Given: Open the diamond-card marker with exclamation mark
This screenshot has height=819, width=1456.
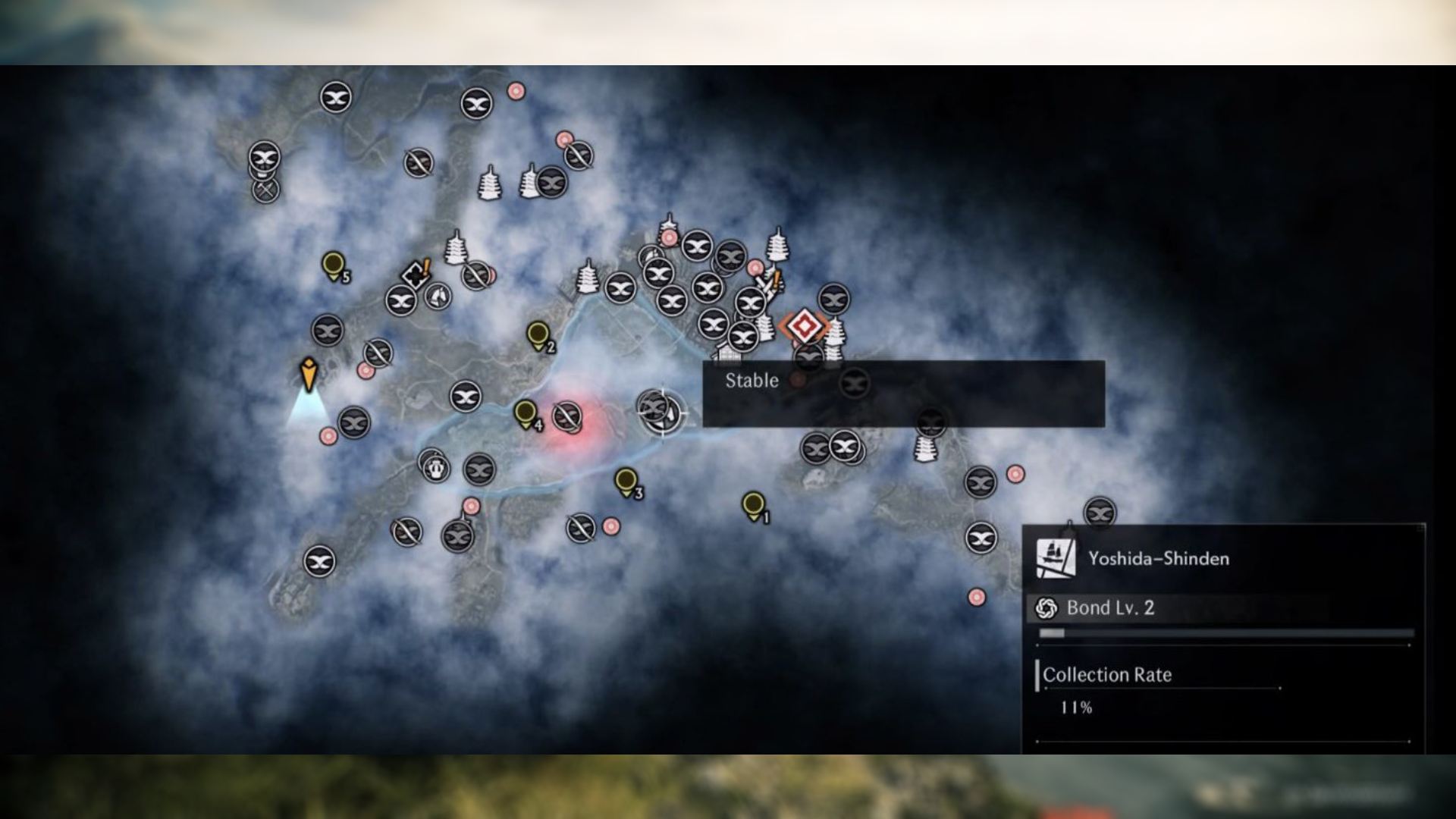Looking at the screenshot, I should [x=416, y=274].
